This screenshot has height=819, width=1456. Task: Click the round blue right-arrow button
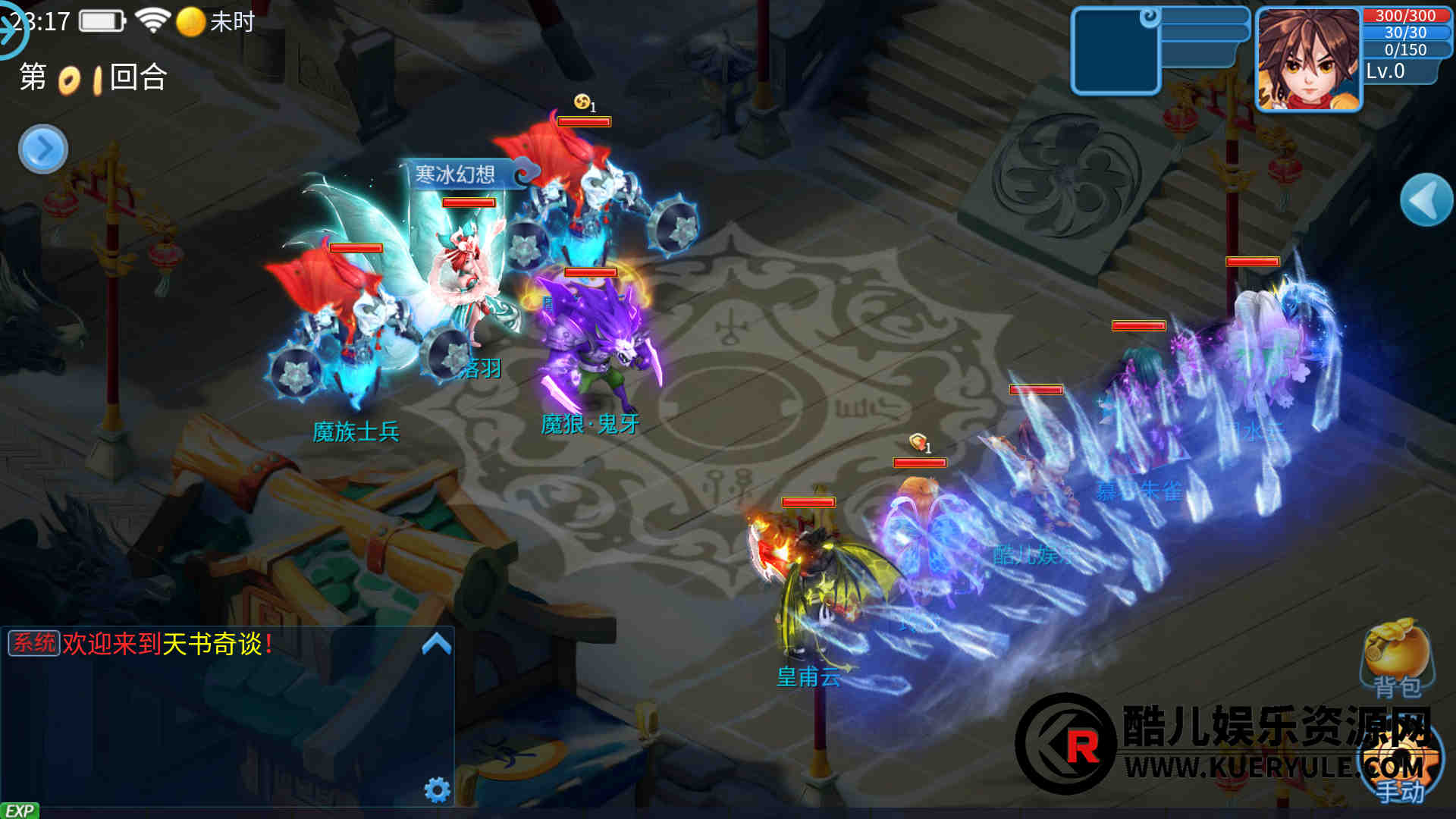click(43, 149)
